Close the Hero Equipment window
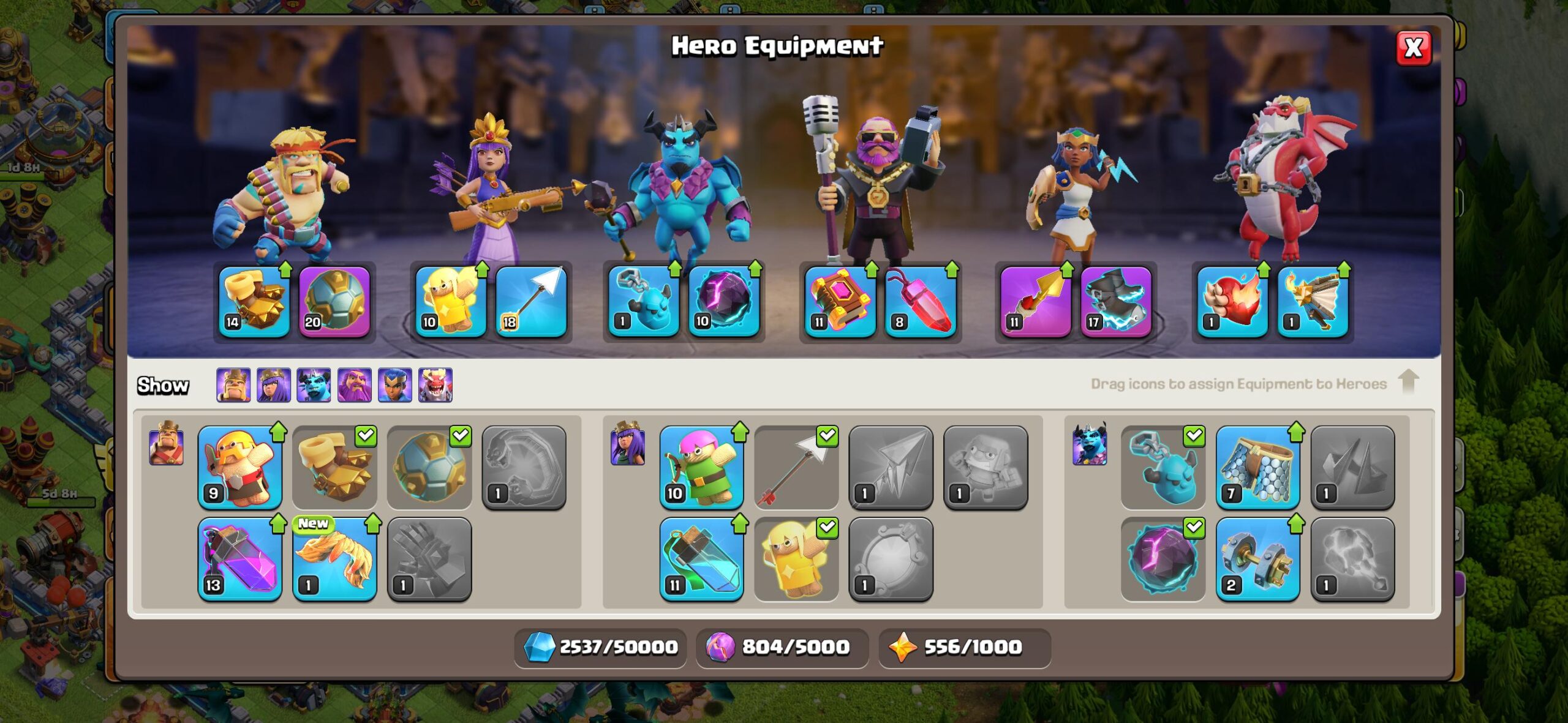Screen dimensions: 1568x723 [1413, 48]
